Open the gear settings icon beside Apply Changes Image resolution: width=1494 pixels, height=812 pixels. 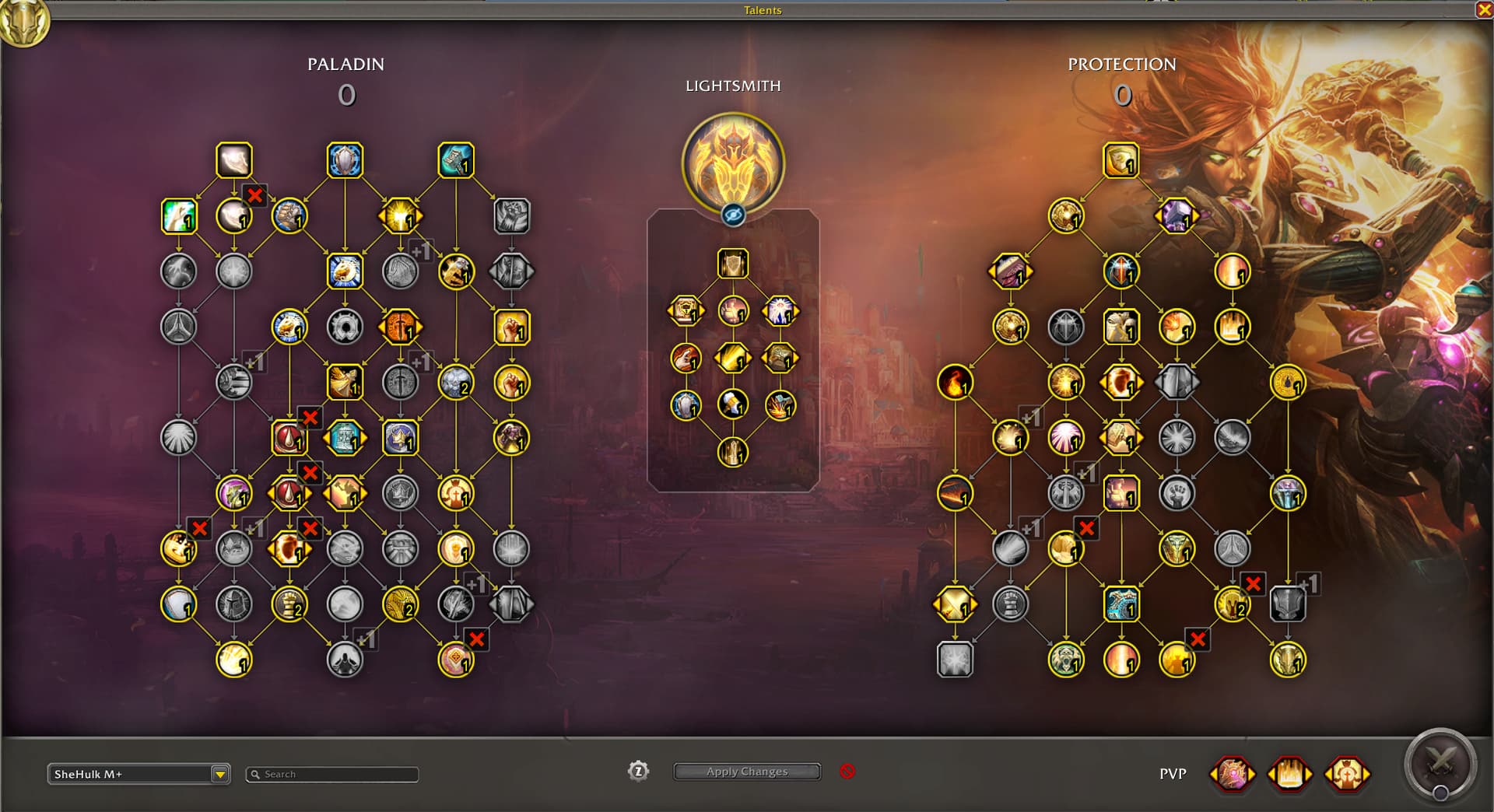pyautogui.click(x=638, y=771)
